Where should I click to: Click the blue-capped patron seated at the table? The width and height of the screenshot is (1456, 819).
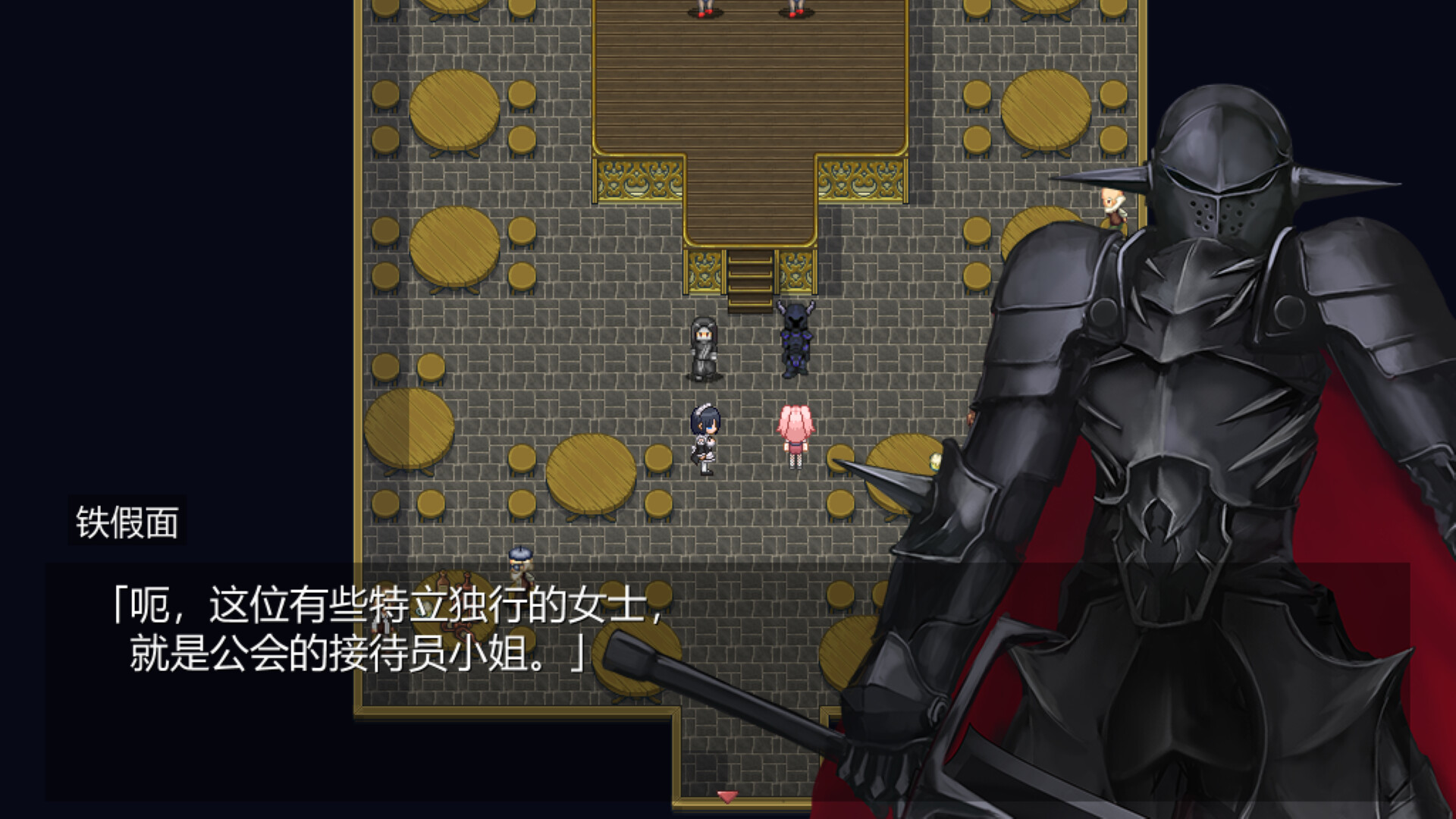coord(521,573)
